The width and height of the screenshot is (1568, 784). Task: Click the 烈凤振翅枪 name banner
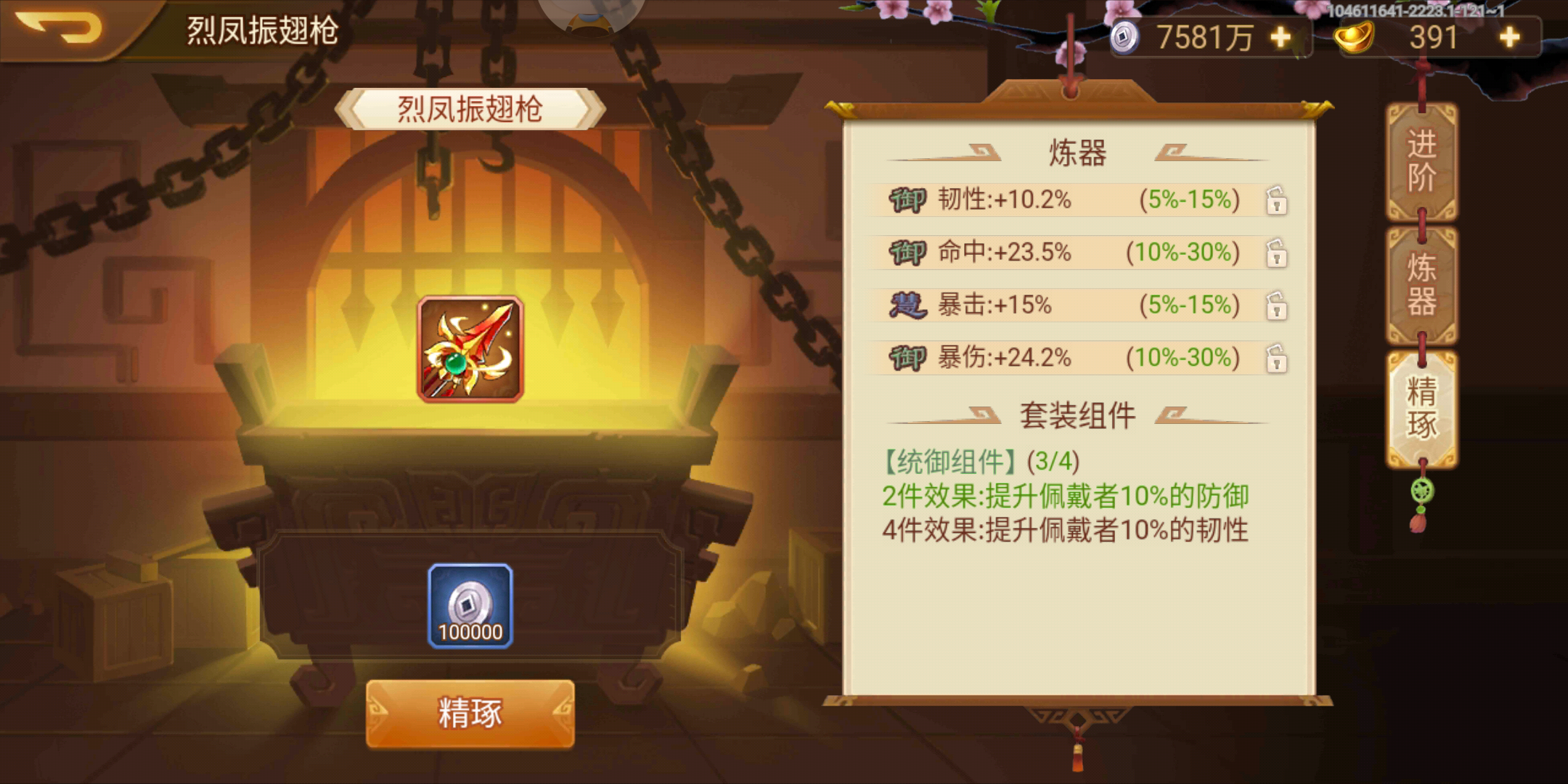(470, 107)
